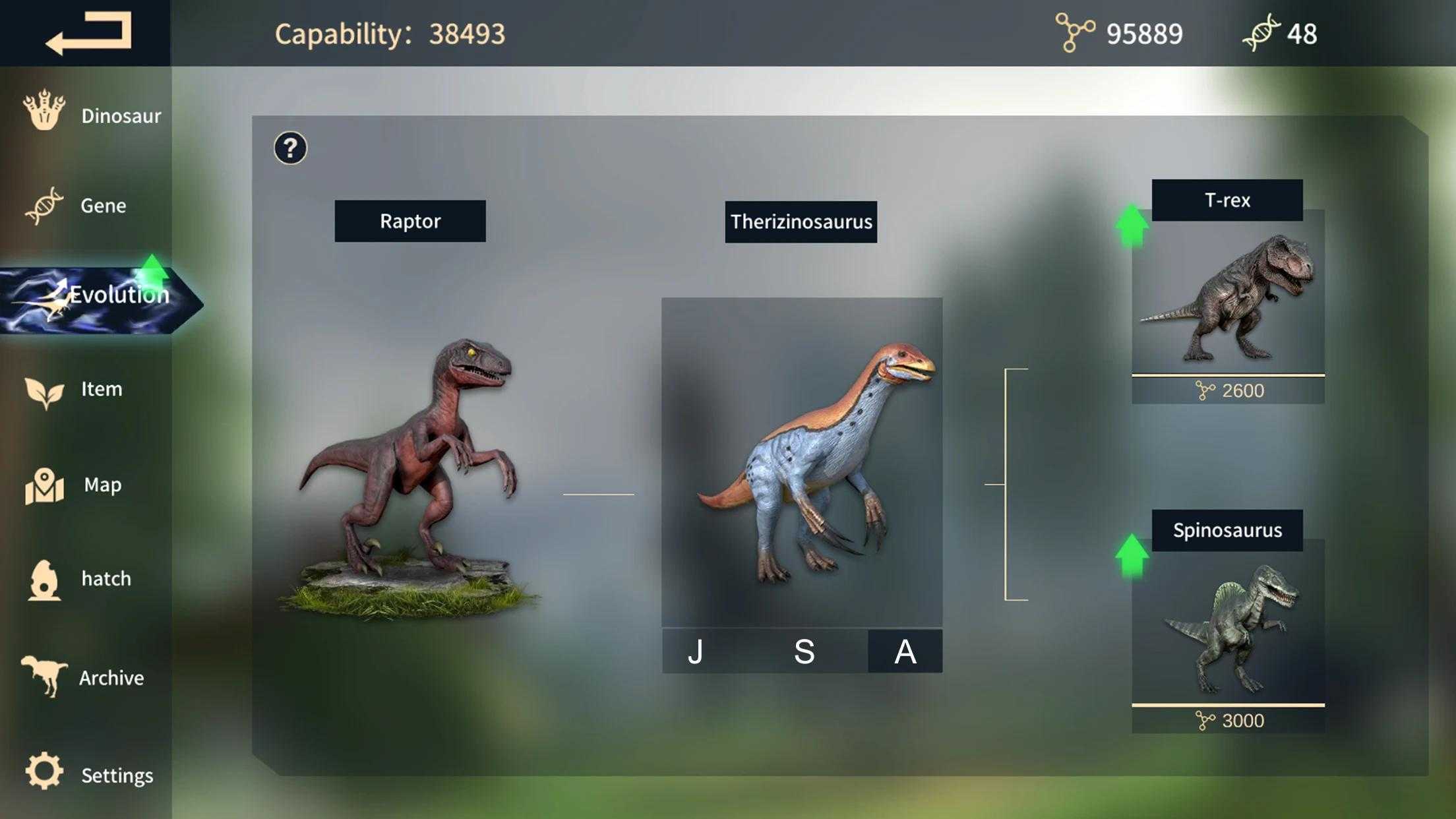Choose the Spinosaurus evolution card
This screenshot has width=1456, height=819.
[x=1228, y=626]
